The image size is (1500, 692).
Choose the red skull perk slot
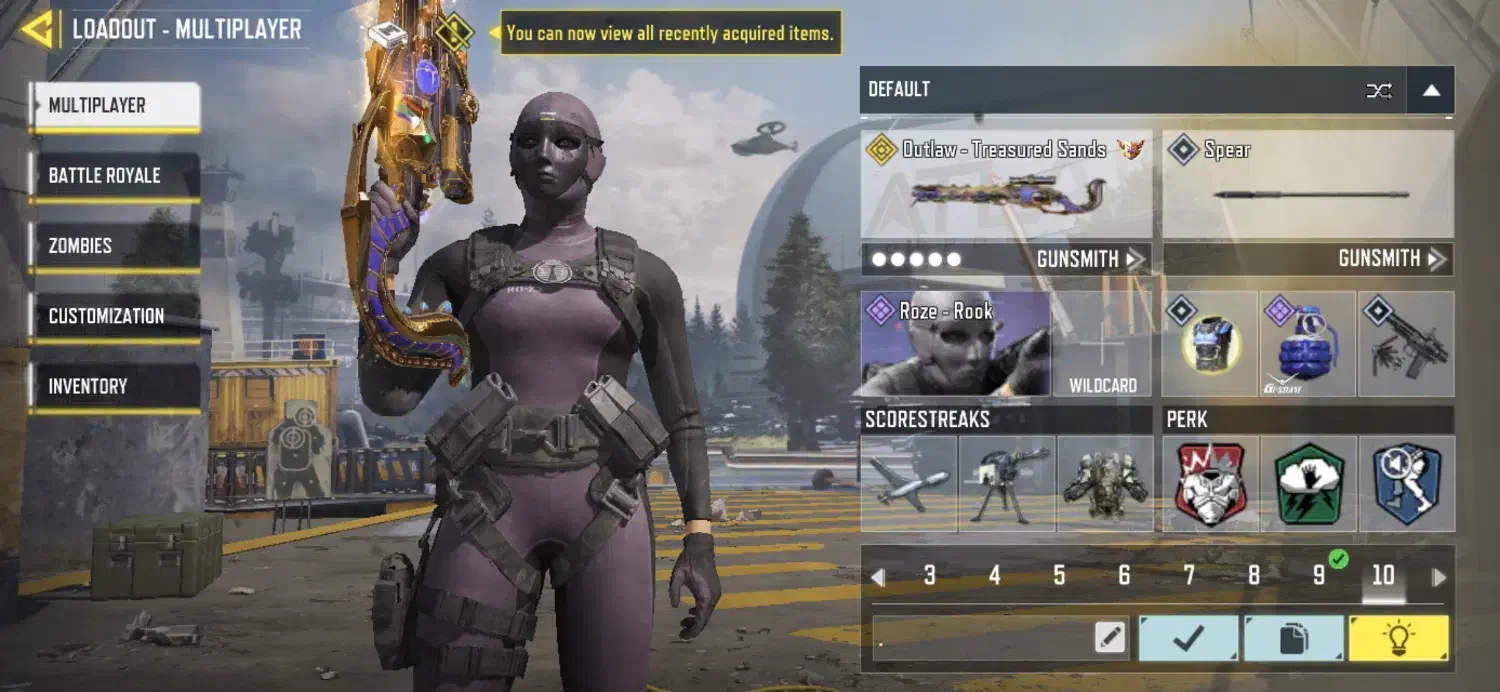(1212, 483)
